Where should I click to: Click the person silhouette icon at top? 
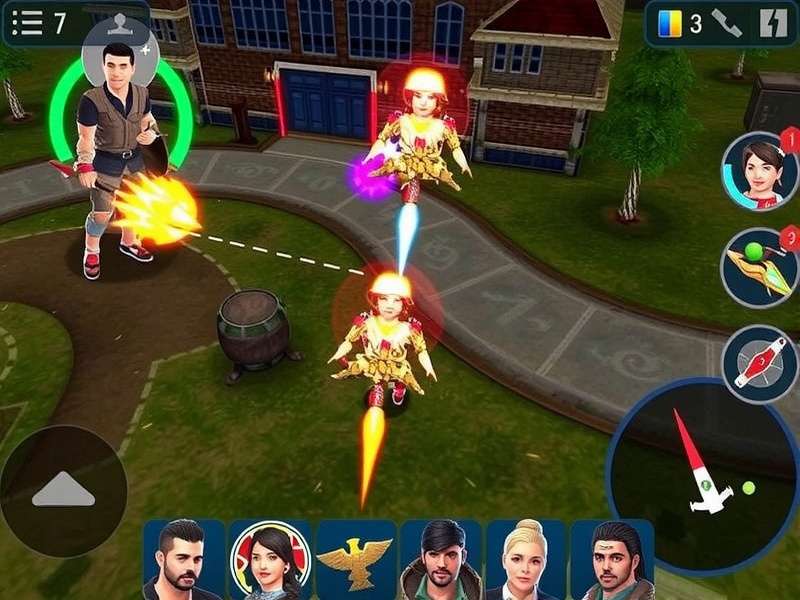(120, 23)
